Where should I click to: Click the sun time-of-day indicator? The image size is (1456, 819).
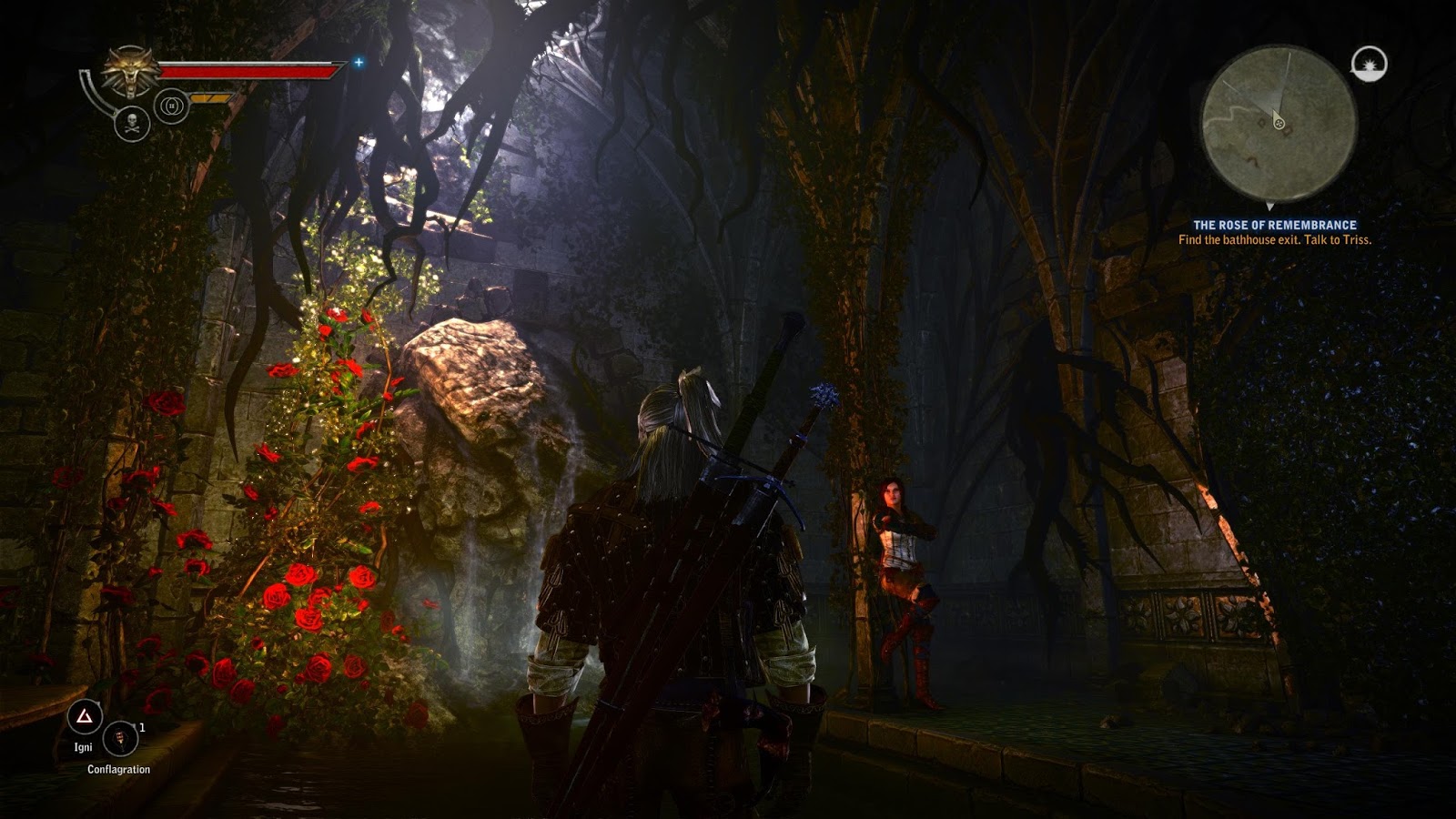pos(1369,64)
